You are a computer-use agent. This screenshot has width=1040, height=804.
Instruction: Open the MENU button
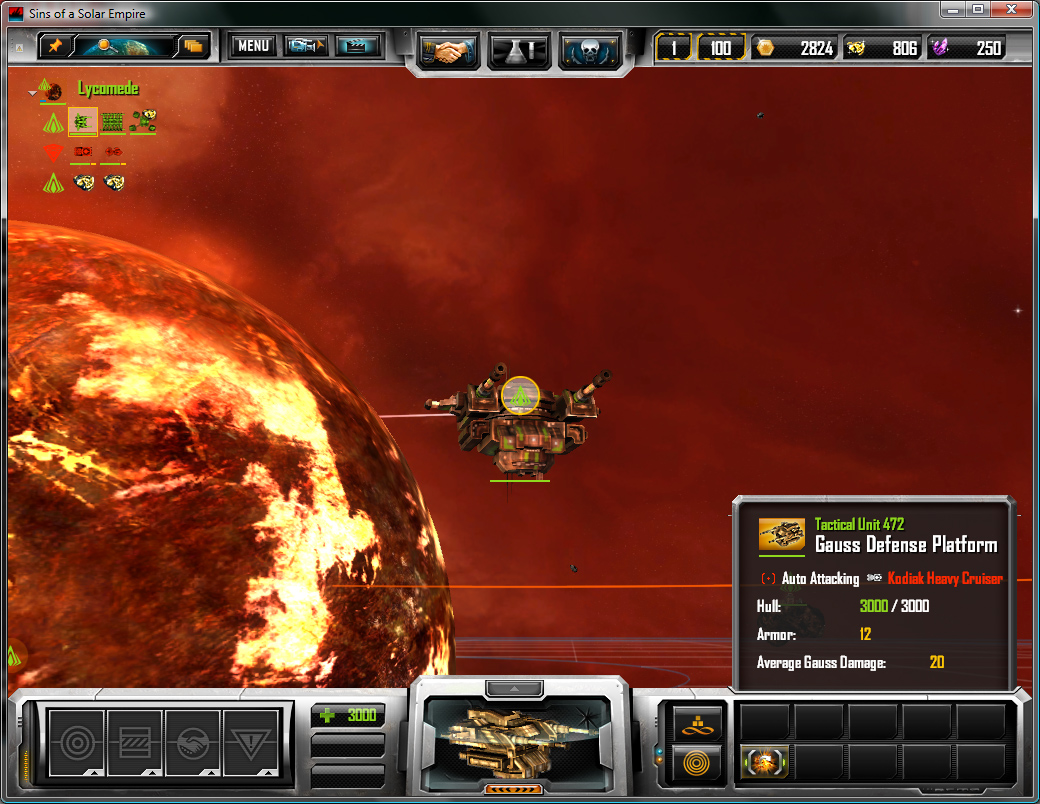[x=253, y=46]
